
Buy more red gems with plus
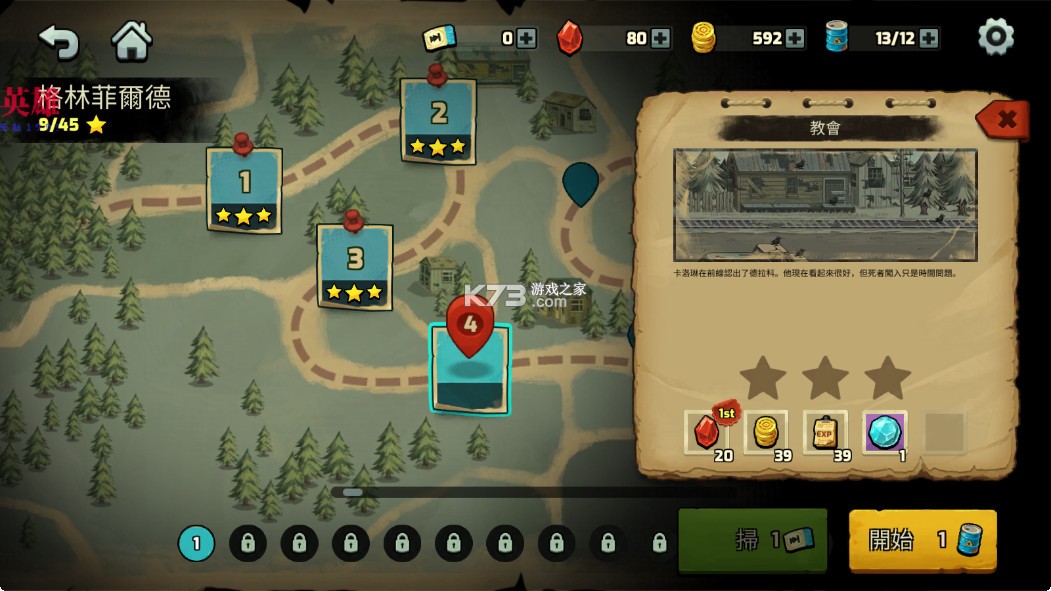pos(661,39)
